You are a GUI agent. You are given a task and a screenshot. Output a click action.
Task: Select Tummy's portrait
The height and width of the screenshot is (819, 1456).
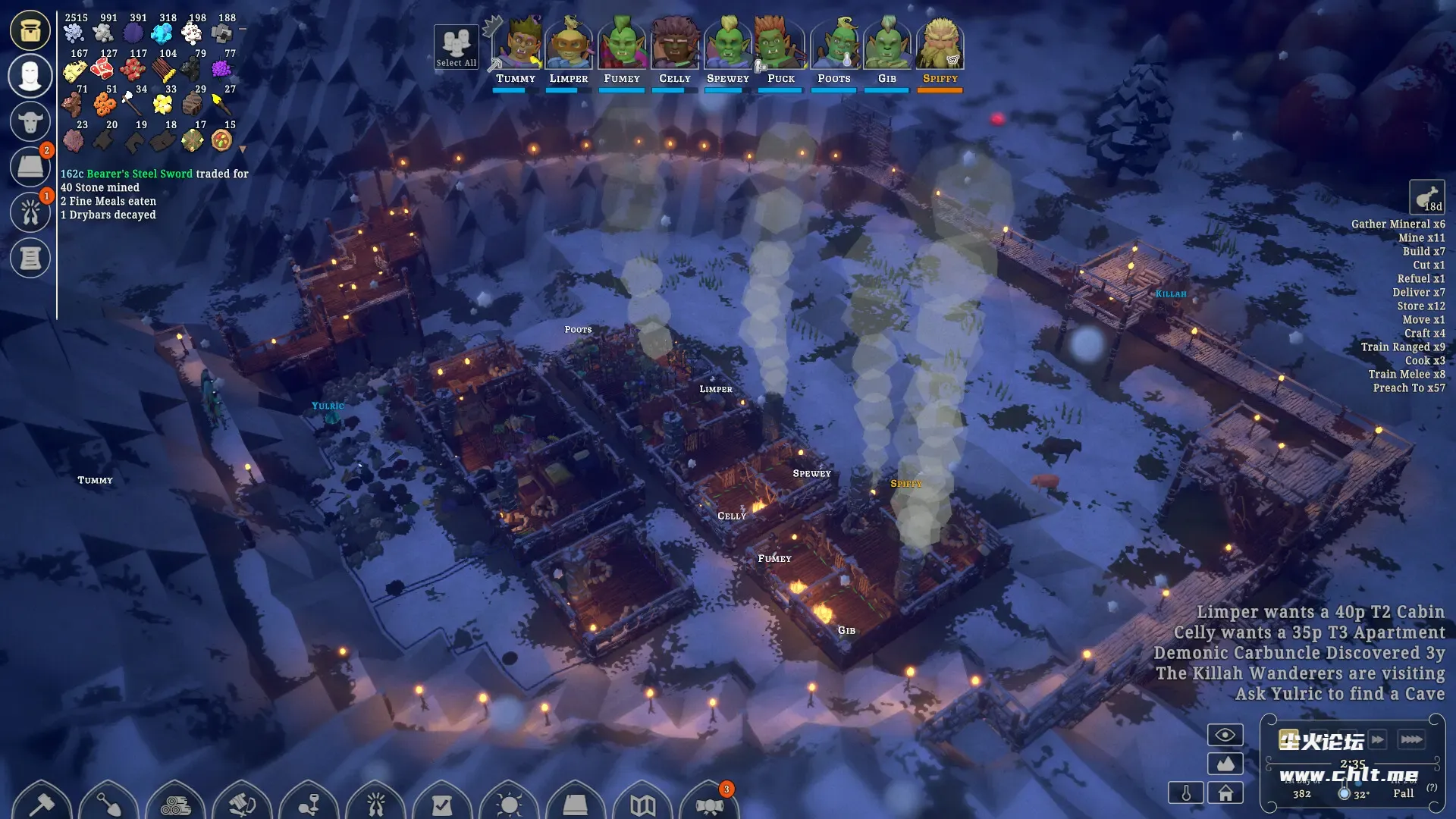click(516, 44)
